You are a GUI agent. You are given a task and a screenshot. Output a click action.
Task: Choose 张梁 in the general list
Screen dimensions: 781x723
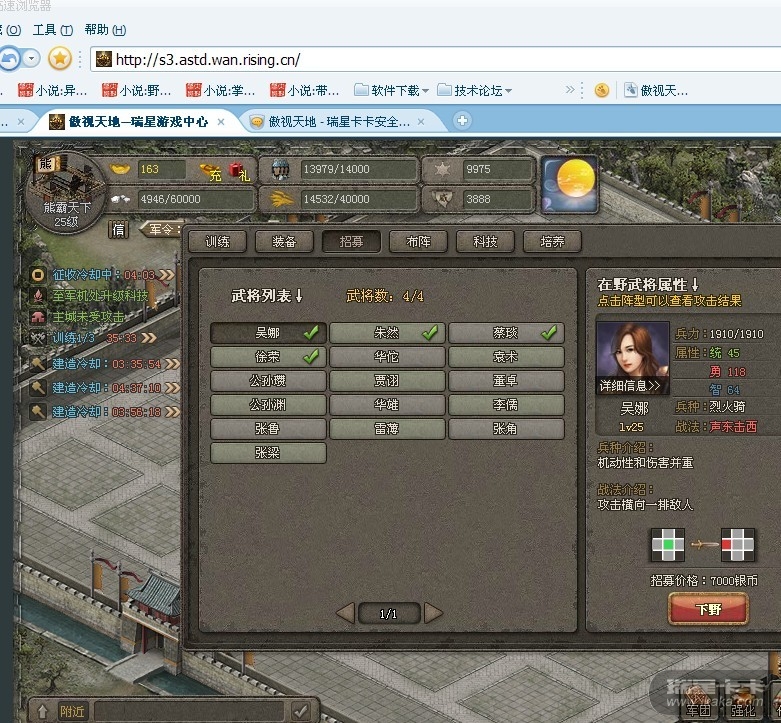point(268,453)
